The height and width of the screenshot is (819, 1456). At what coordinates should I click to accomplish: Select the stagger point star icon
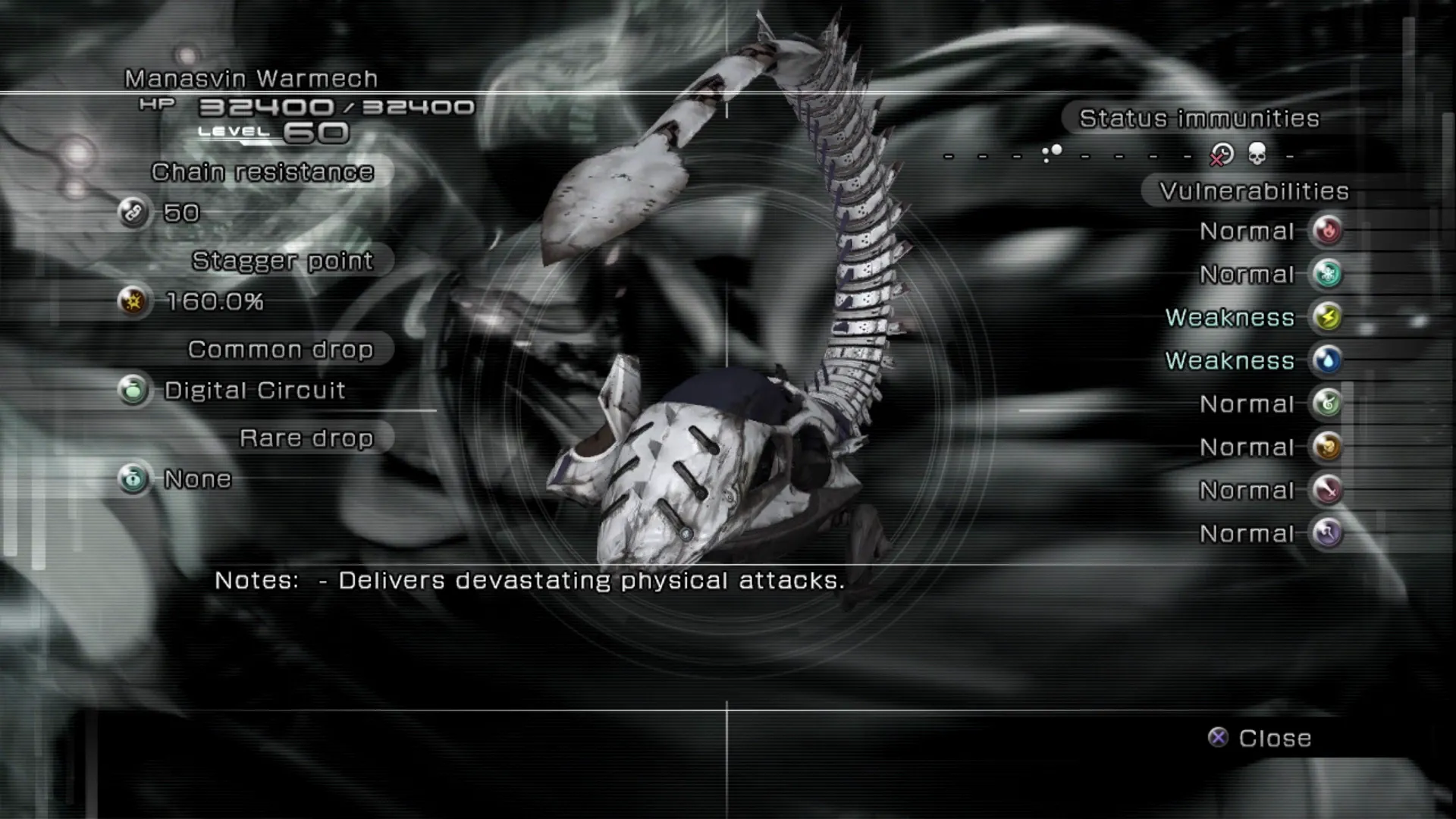(x=133, y=301)
